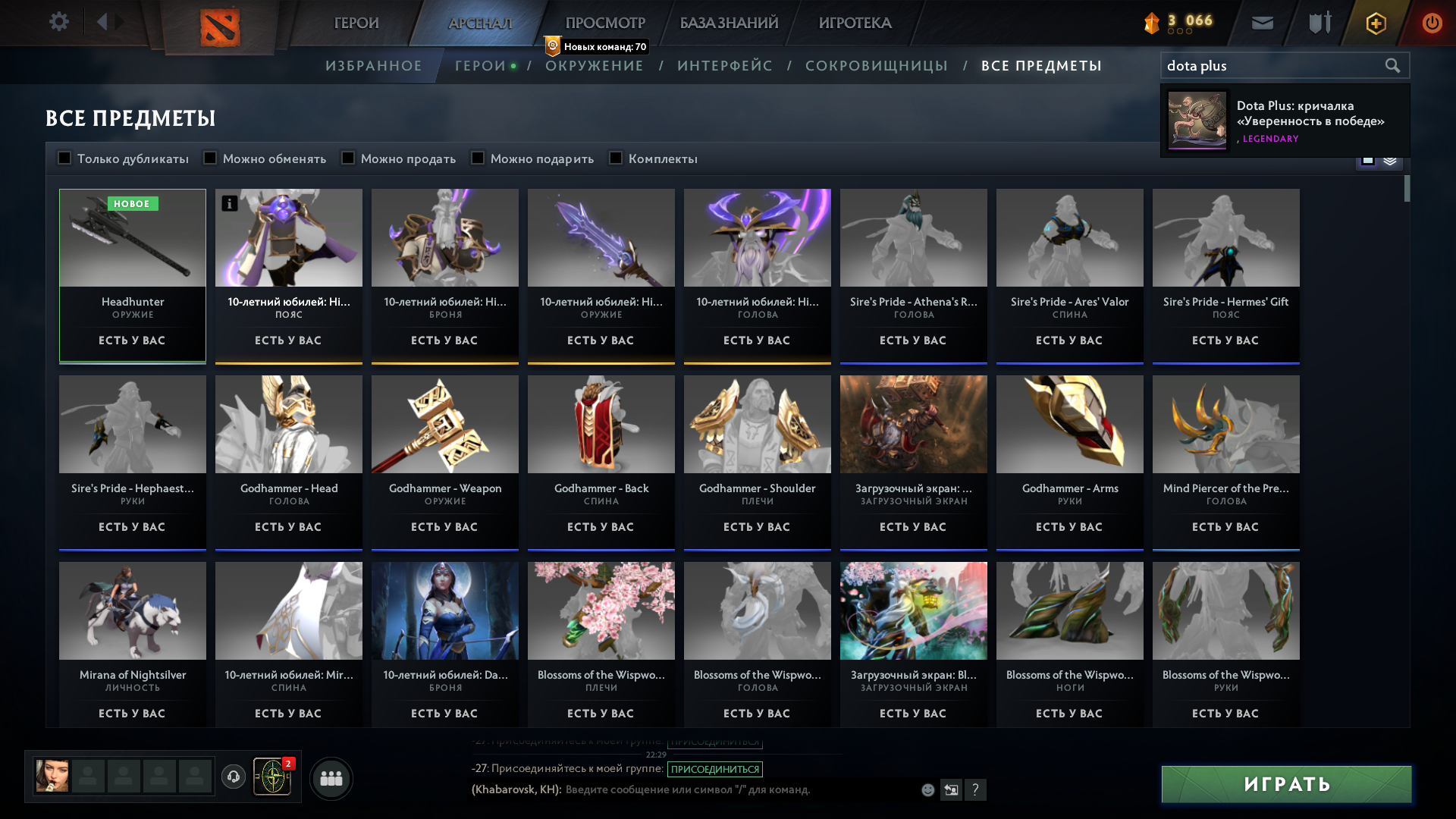Image resolution: width=1456 pixels, height=819 pixels.
Task: Click the ПРИСОЕДИНИТЬСЯ link in chat
Action: coord(716,769)
